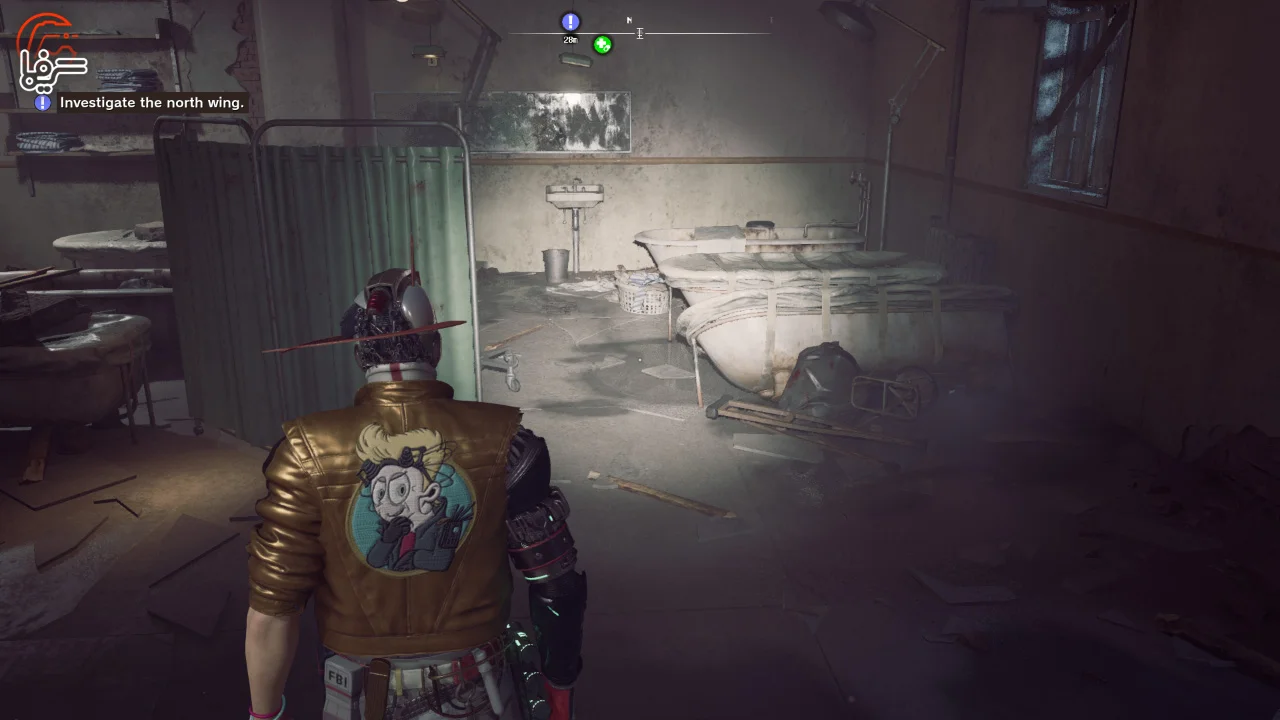Click the blue exclamation quest marker on compass

(570, 22)
